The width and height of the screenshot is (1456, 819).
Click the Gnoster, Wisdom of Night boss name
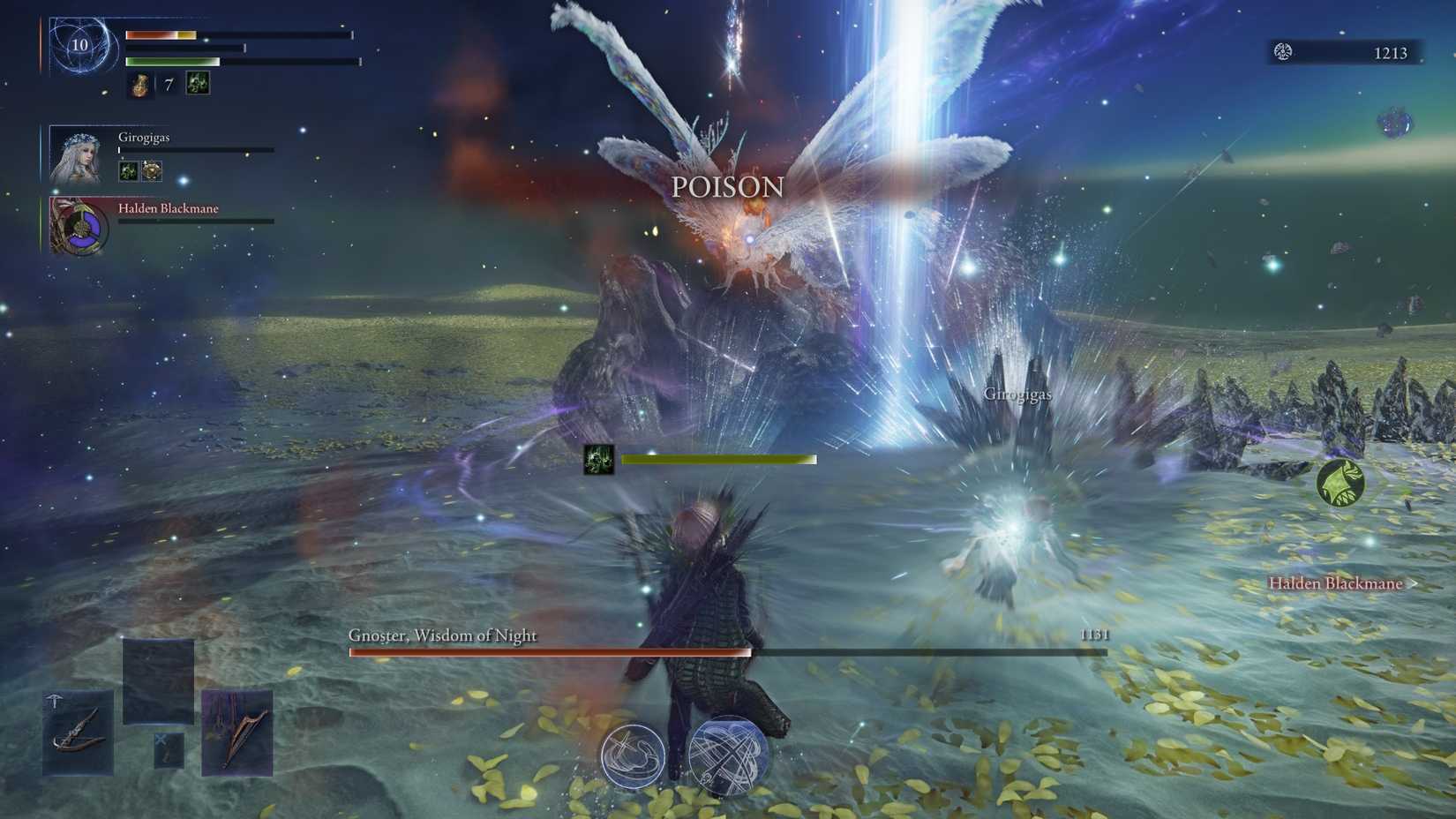coord(444,635)
